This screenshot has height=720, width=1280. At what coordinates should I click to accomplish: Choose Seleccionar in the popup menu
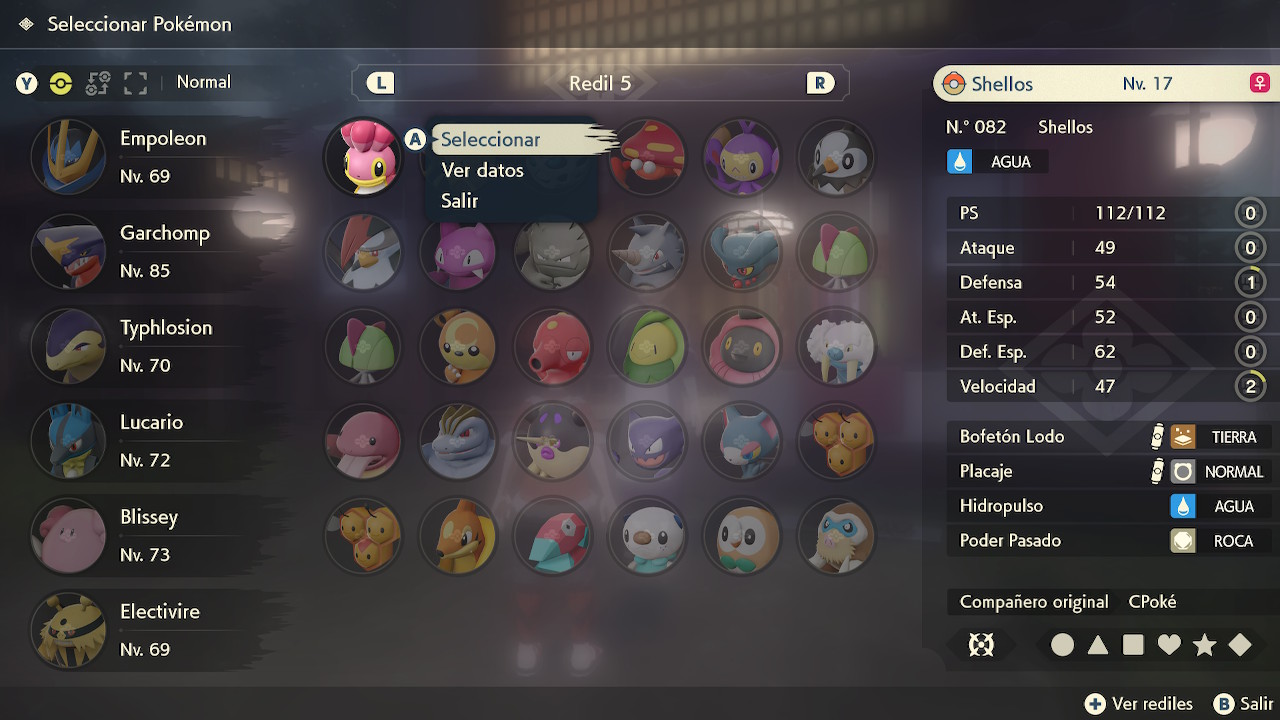(x=490, y=140)
